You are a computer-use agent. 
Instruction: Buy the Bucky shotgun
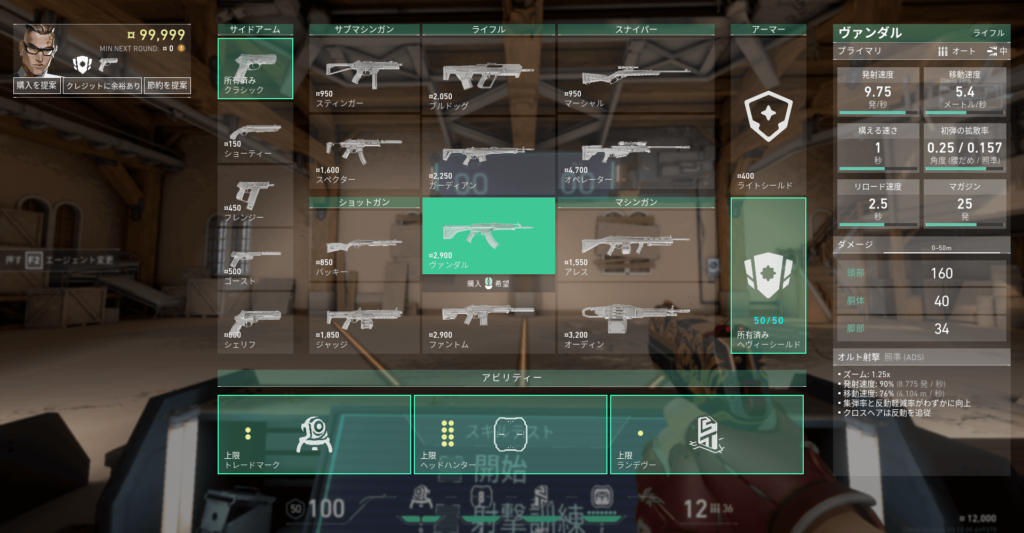[x=364, y=245]
